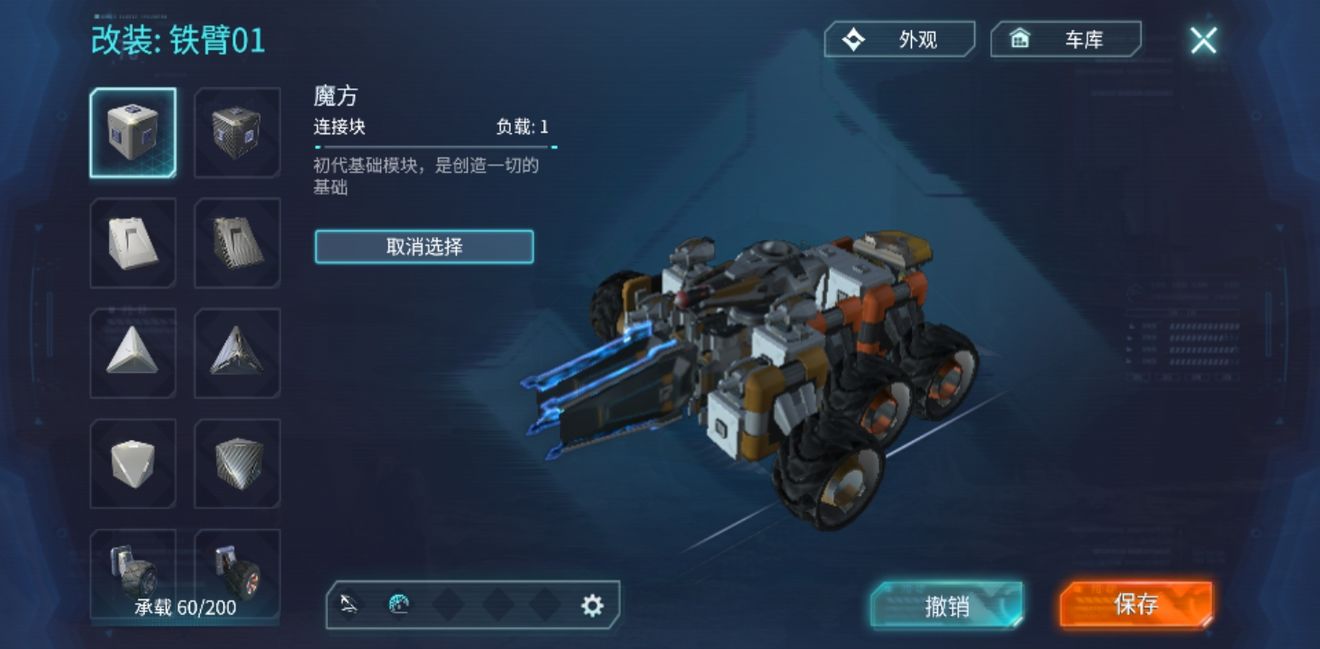Select the white beveled octagon block
The width and height of the screenshot is (1320, 649).
click(133, 463)
